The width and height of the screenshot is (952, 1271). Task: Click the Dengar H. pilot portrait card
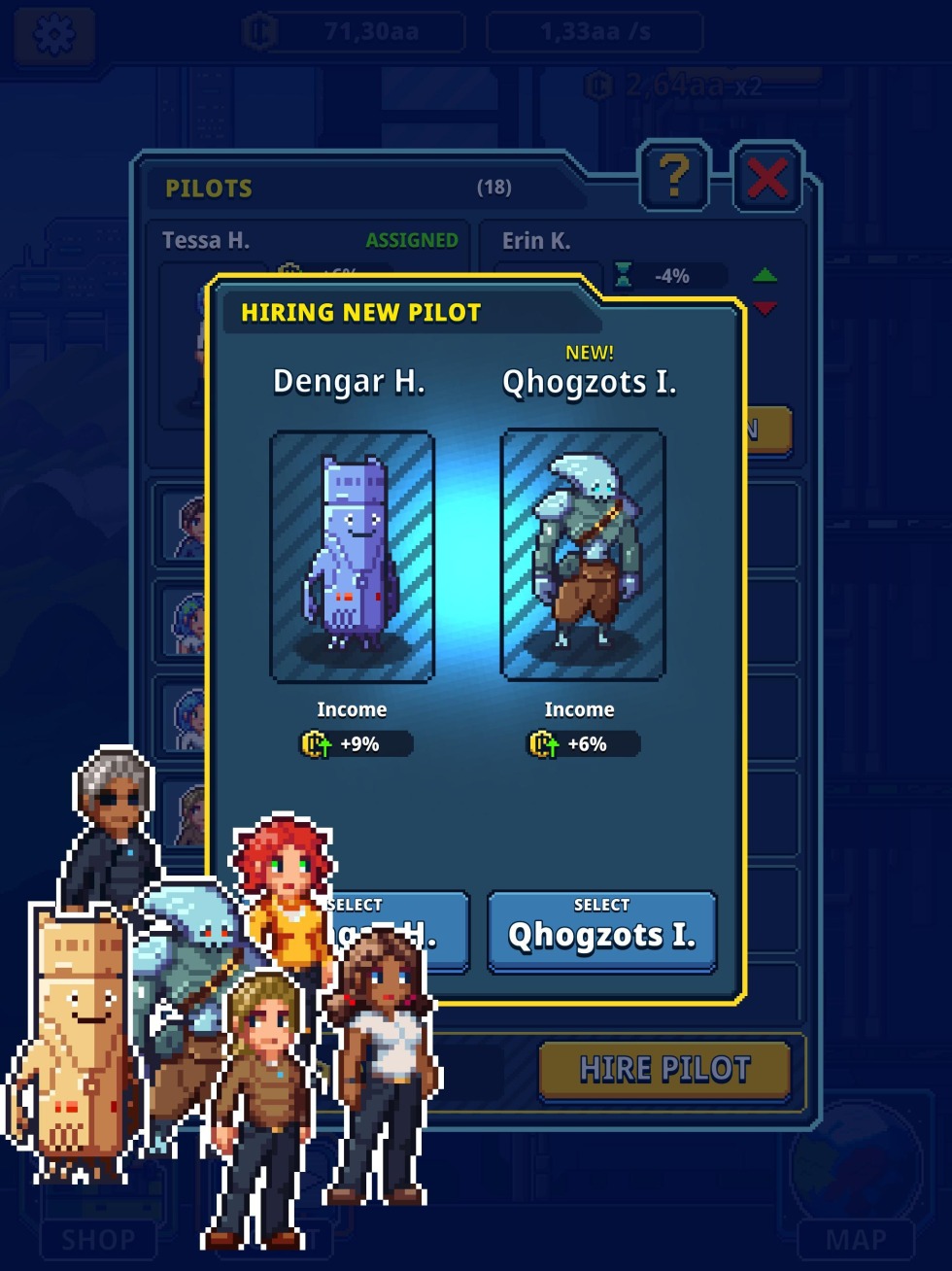click(352, 556)
